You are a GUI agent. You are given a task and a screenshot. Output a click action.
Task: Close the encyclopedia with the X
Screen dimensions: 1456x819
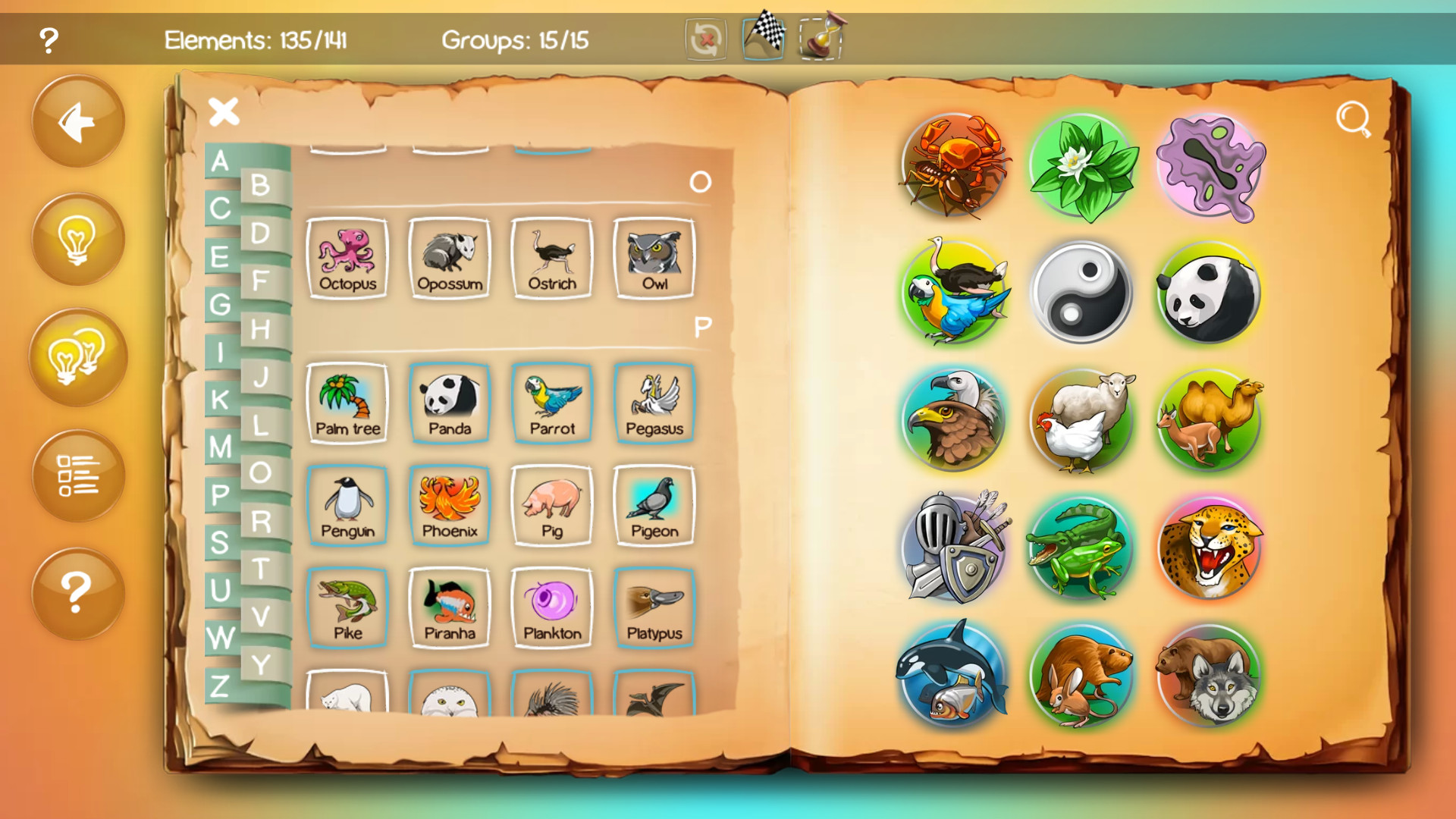[x=224, y=112]
